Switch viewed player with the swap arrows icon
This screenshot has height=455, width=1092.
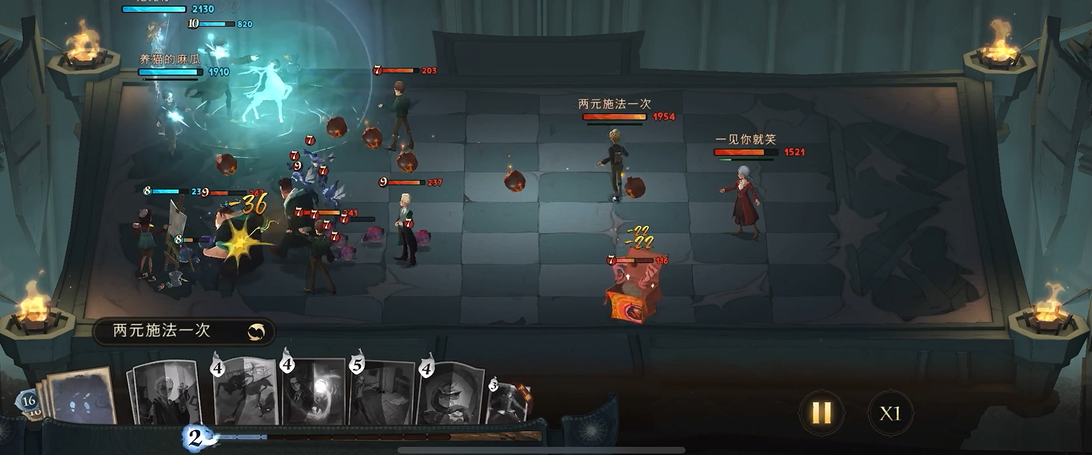[x=257, y=331]
